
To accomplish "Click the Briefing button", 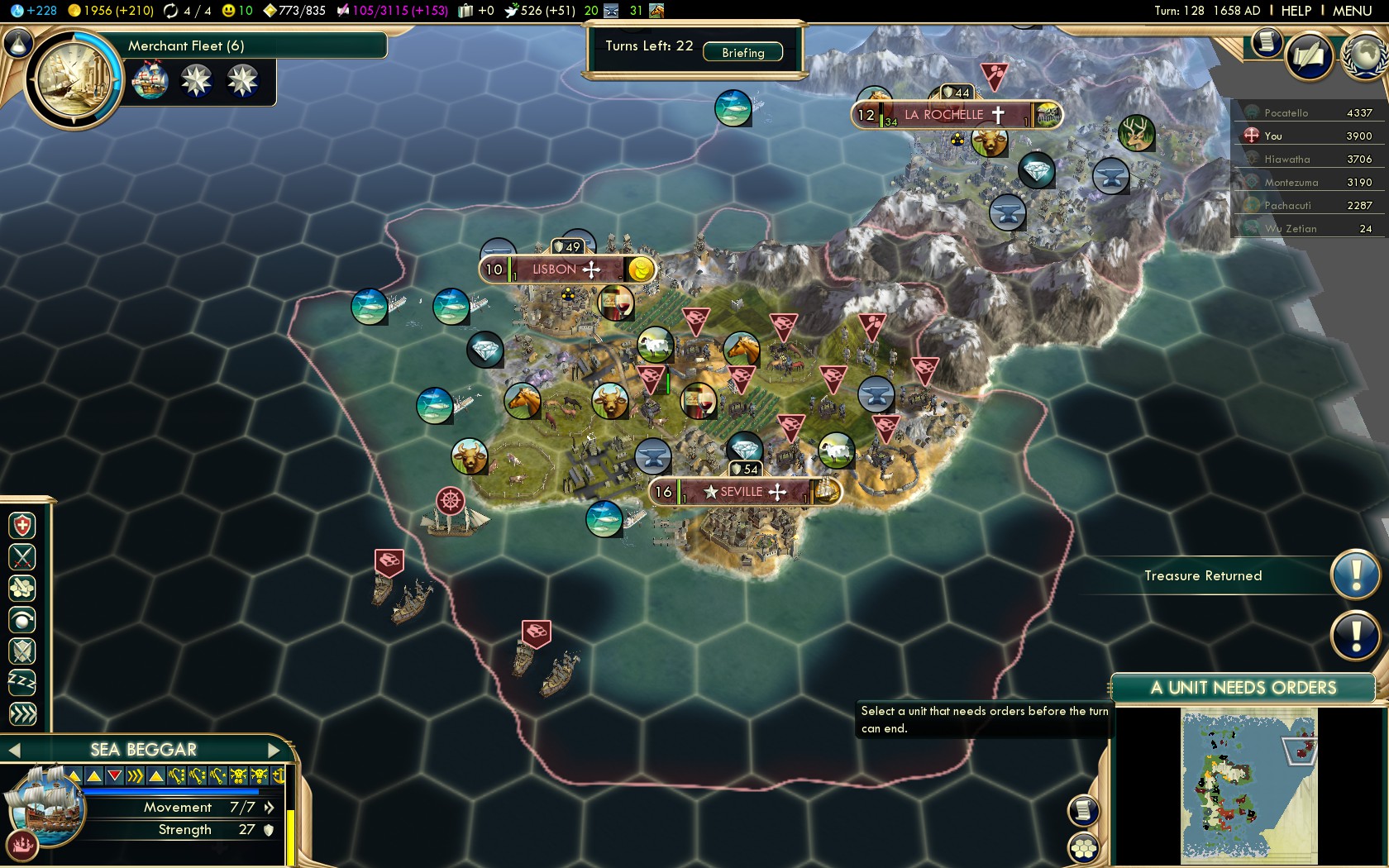I will pos(742,52).
